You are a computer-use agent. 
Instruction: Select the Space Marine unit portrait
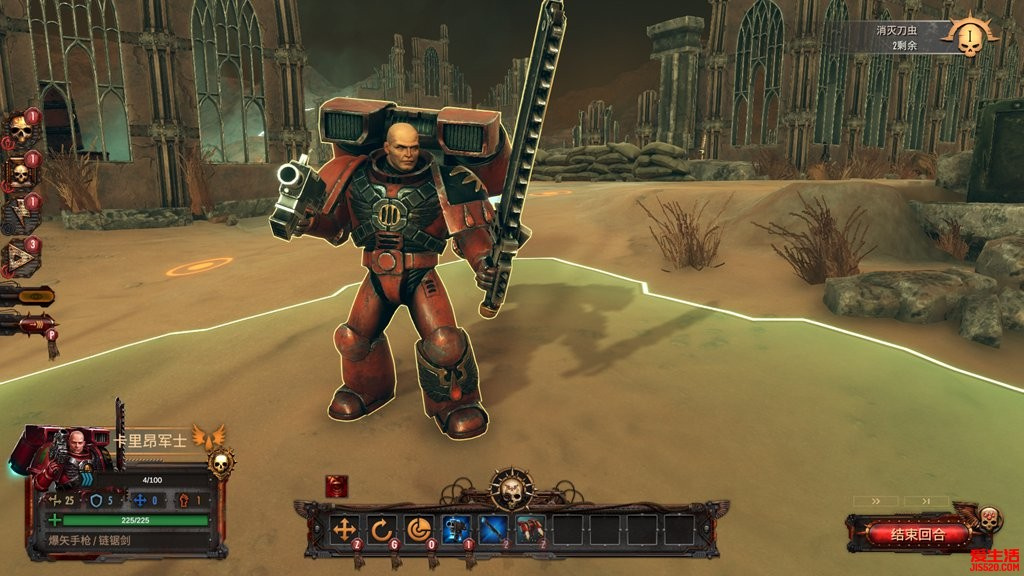click(x=72, y=458)
